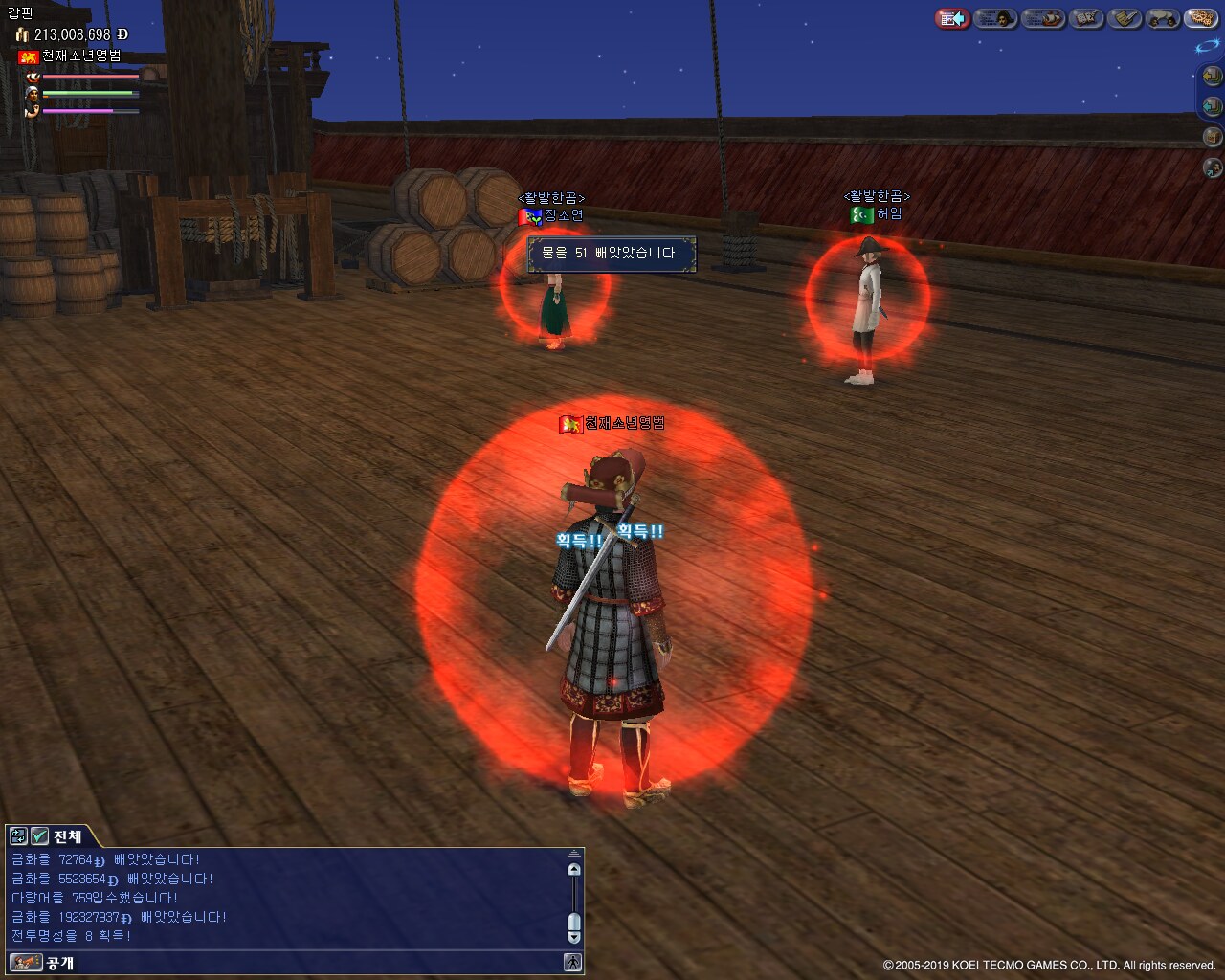Toggle the green checkmark chat filter

(x=40, y=836)
